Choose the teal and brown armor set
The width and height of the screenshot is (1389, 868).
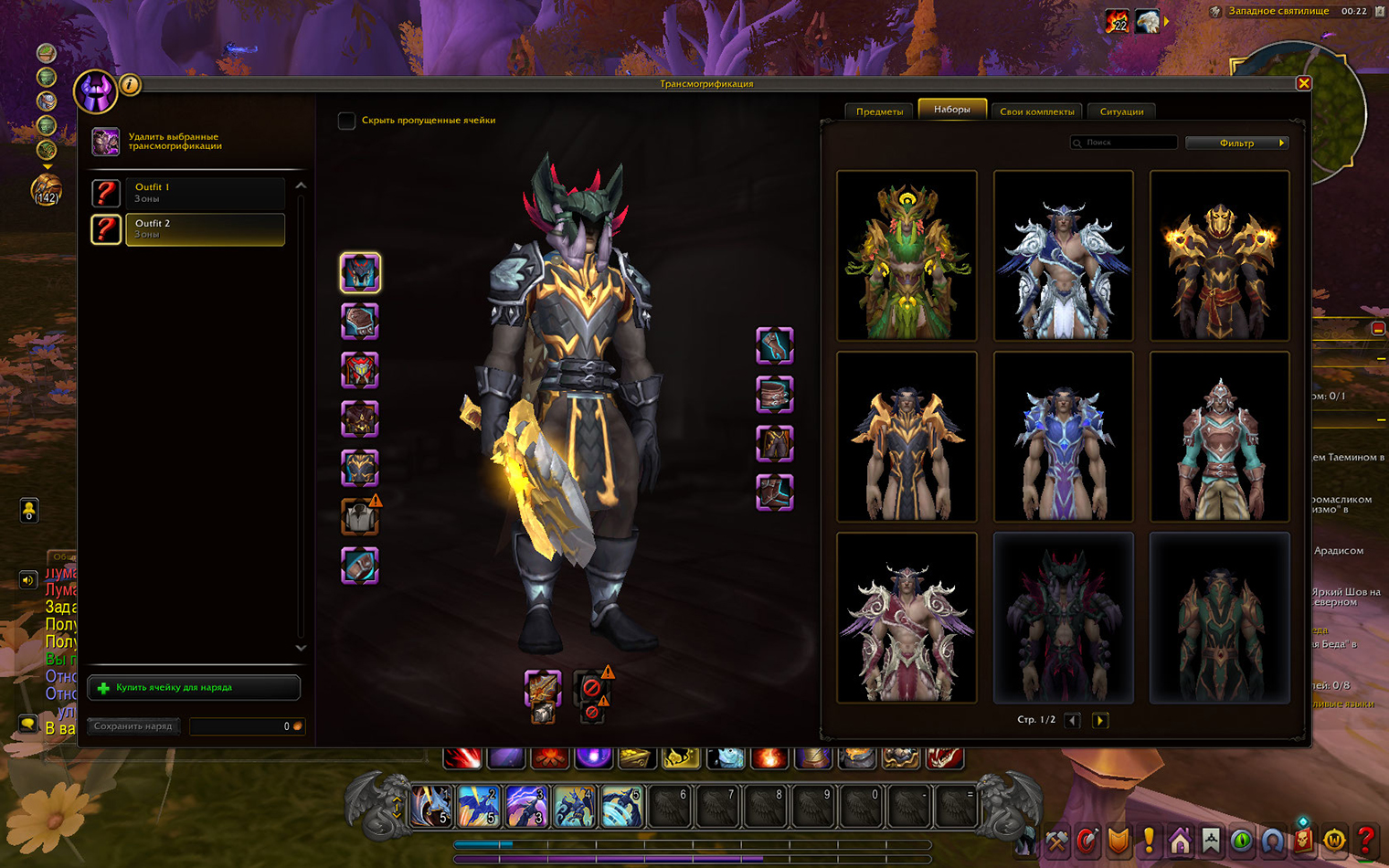point(1219,436)
